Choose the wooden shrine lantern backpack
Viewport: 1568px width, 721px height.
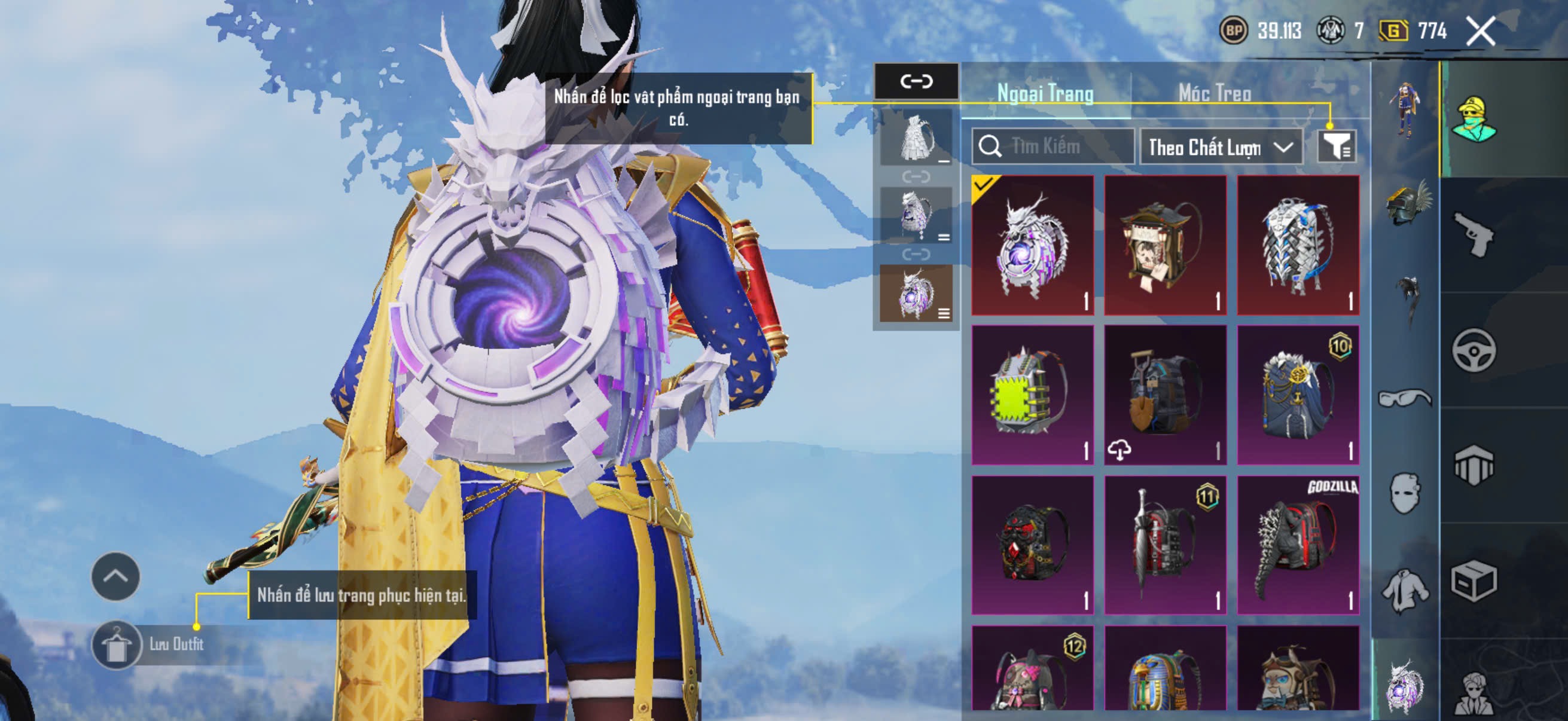pyautogui.click(x=1165, y=245)
